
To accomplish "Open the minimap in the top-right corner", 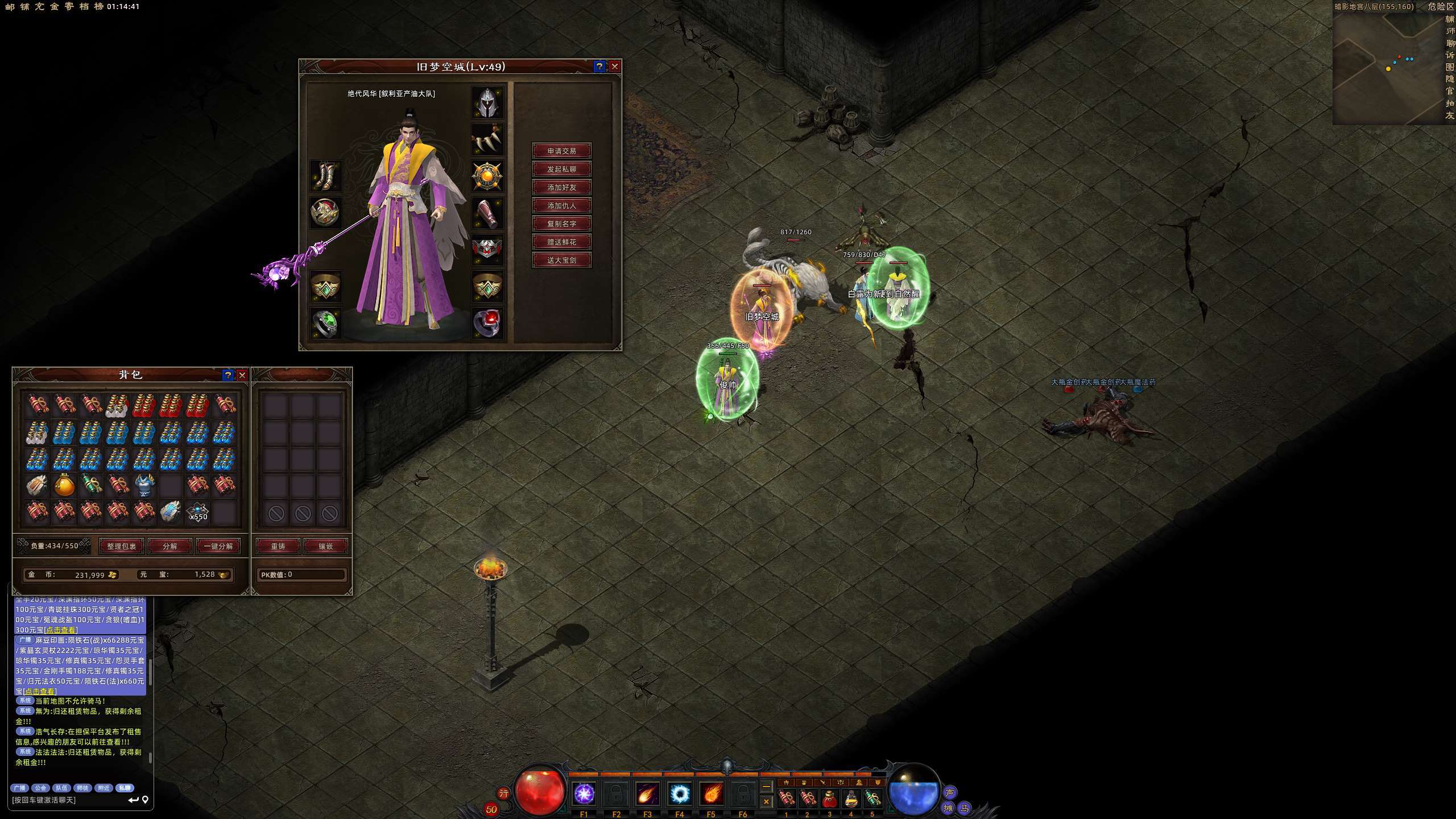I will coord(1388,68).
